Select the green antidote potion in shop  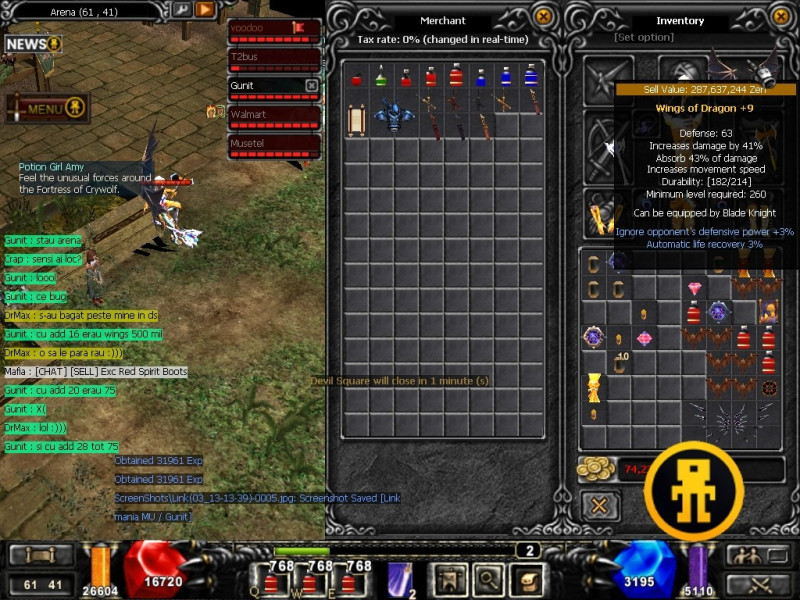[381, 76]
